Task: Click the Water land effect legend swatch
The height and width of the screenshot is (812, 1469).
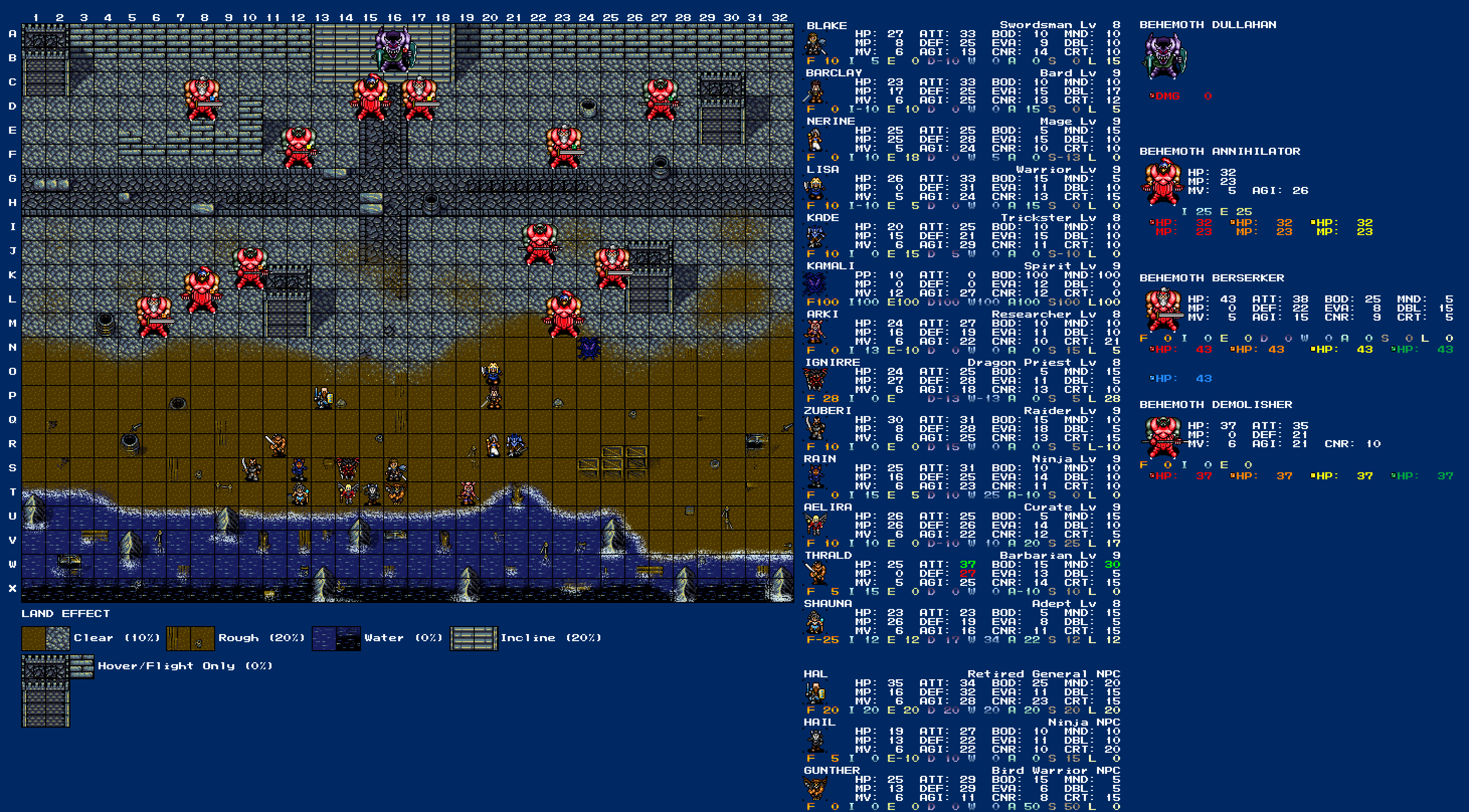Action: click(336, 638)
